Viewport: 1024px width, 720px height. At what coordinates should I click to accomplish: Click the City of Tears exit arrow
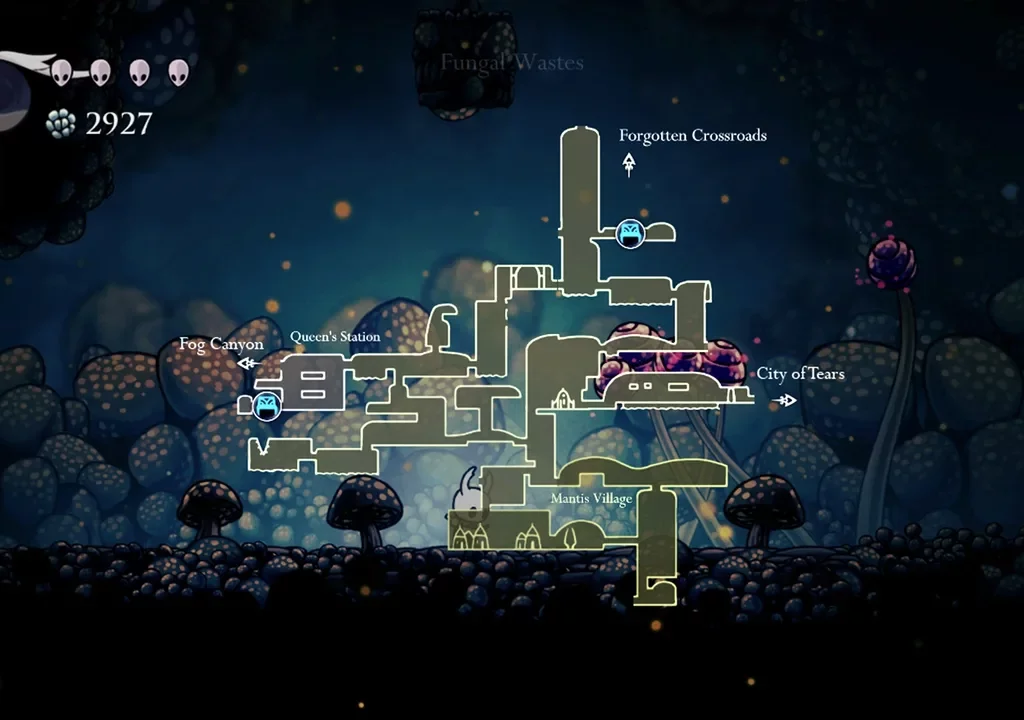pos(787,400)
